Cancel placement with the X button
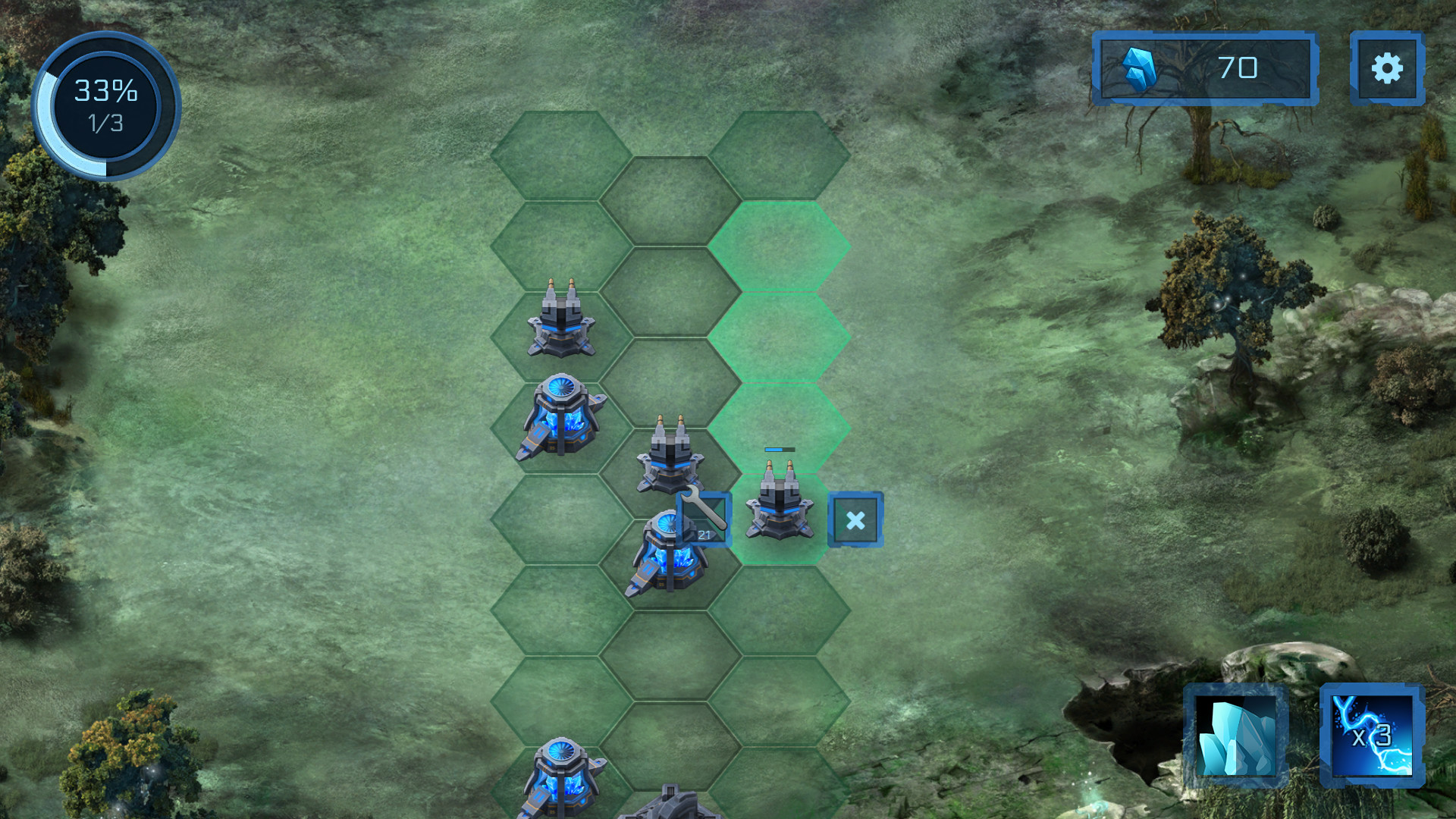1456x819 pixels. click(x=856, y=519)
